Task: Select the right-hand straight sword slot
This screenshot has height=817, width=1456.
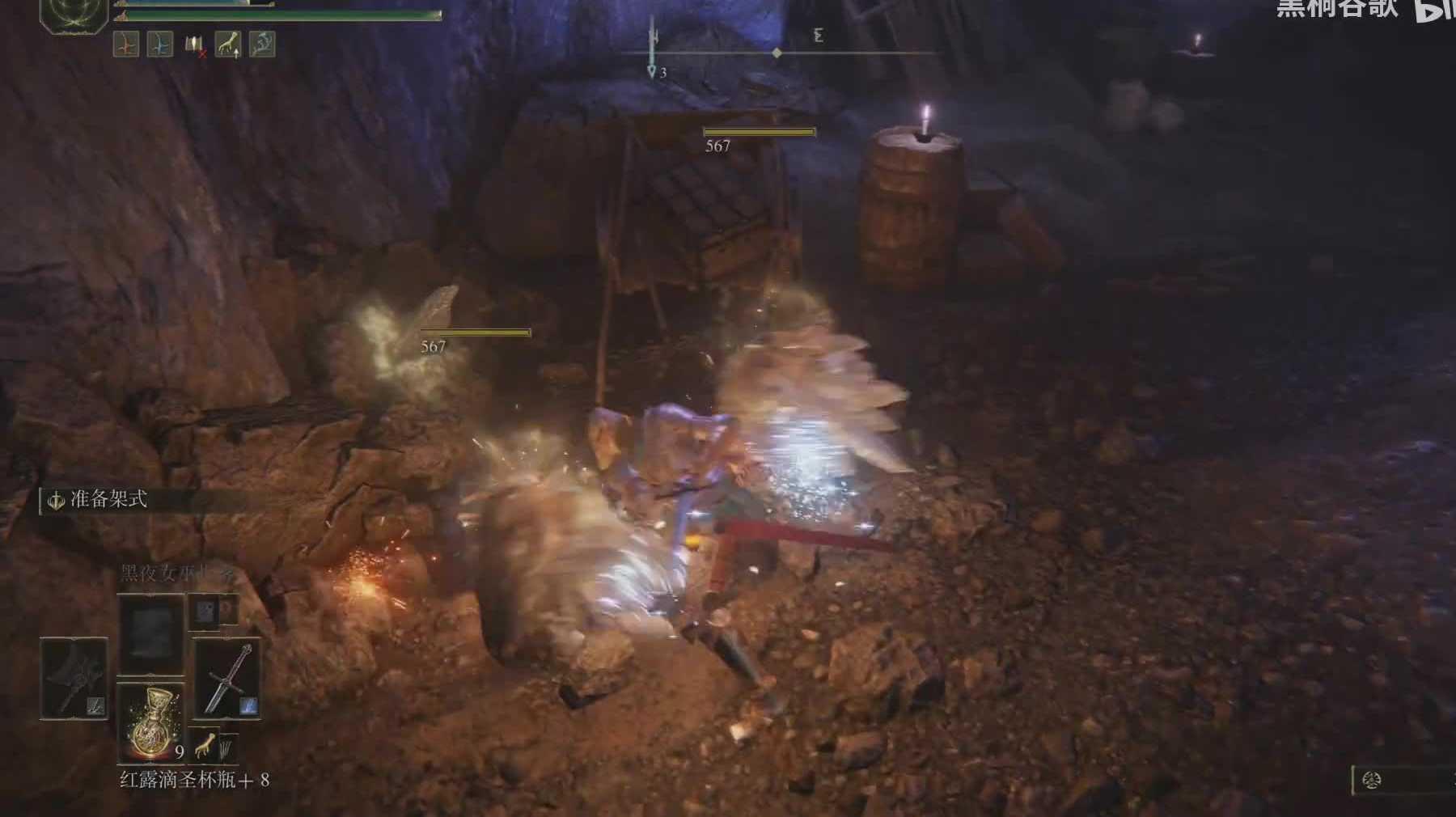Action: click(226, 678)
